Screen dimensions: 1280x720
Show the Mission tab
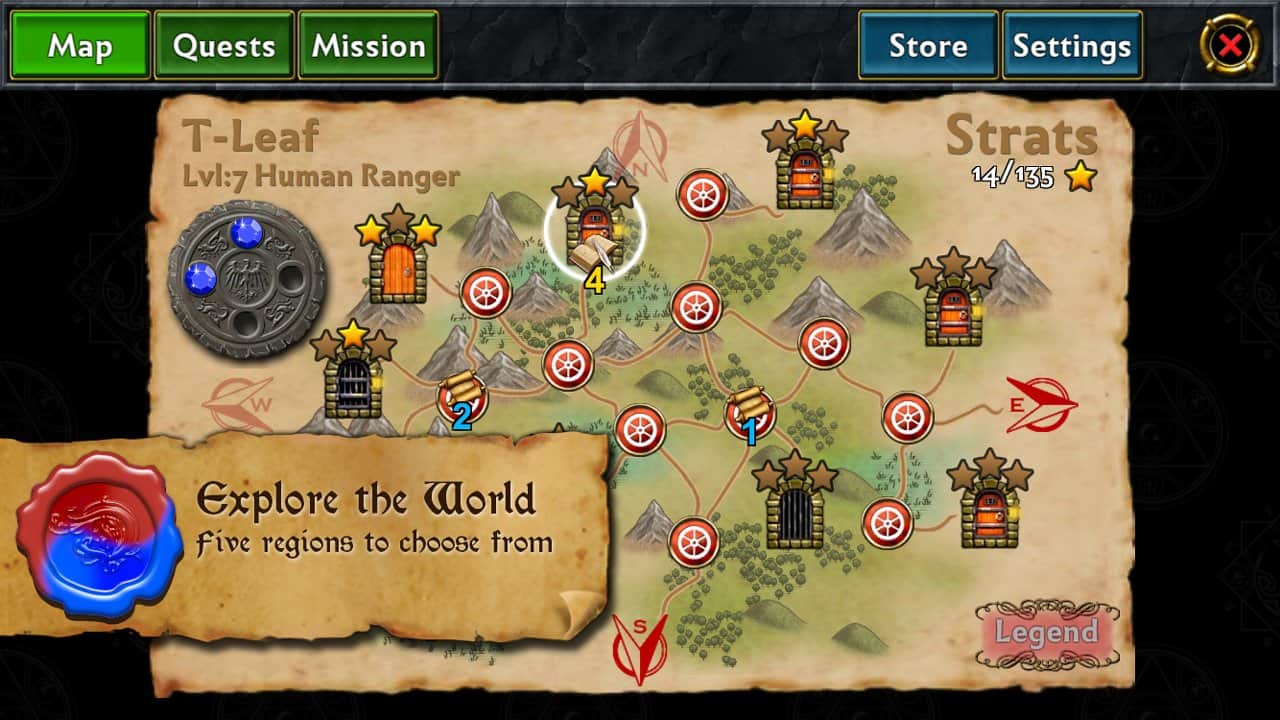point(369,46)
